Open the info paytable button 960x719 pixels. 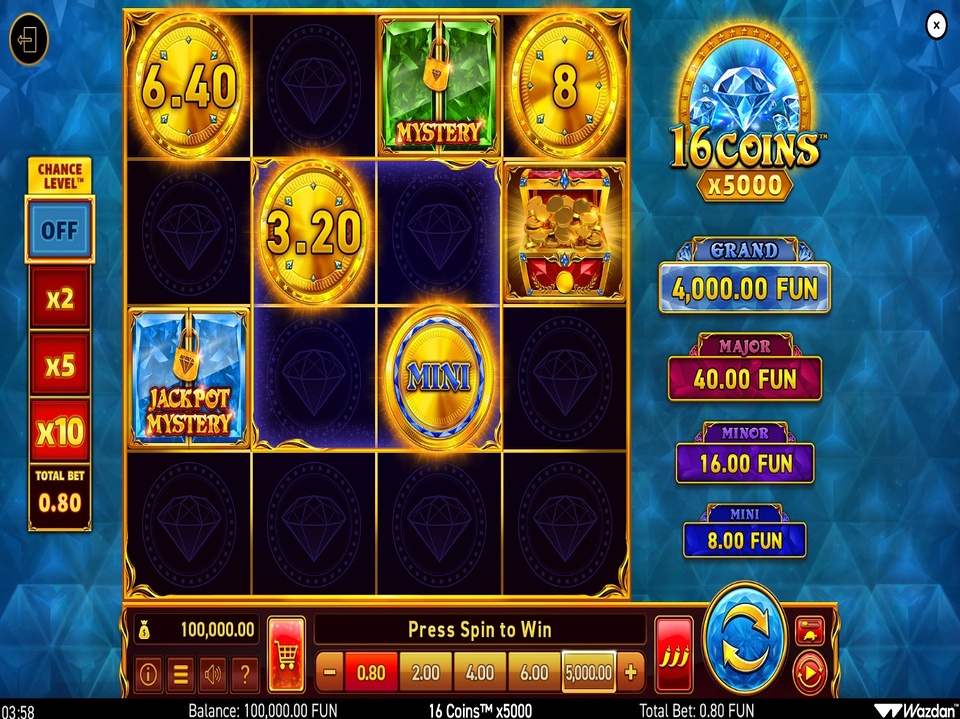[149, 675]
